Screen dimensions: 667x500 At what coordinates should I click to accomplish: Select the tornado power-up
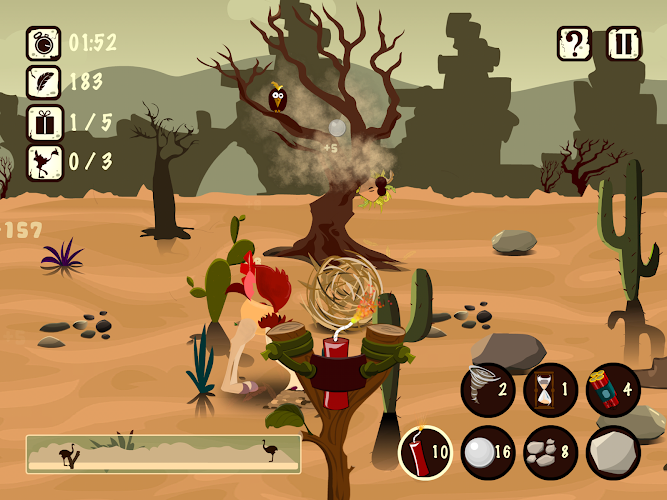point(488,390)
